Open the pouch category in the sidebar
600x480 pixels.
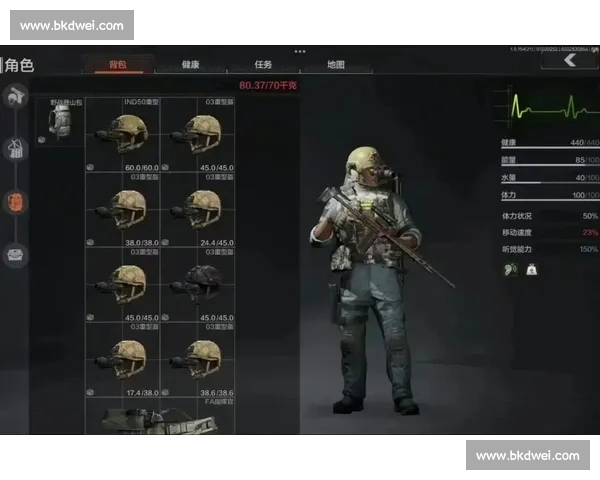click(15, 255)
